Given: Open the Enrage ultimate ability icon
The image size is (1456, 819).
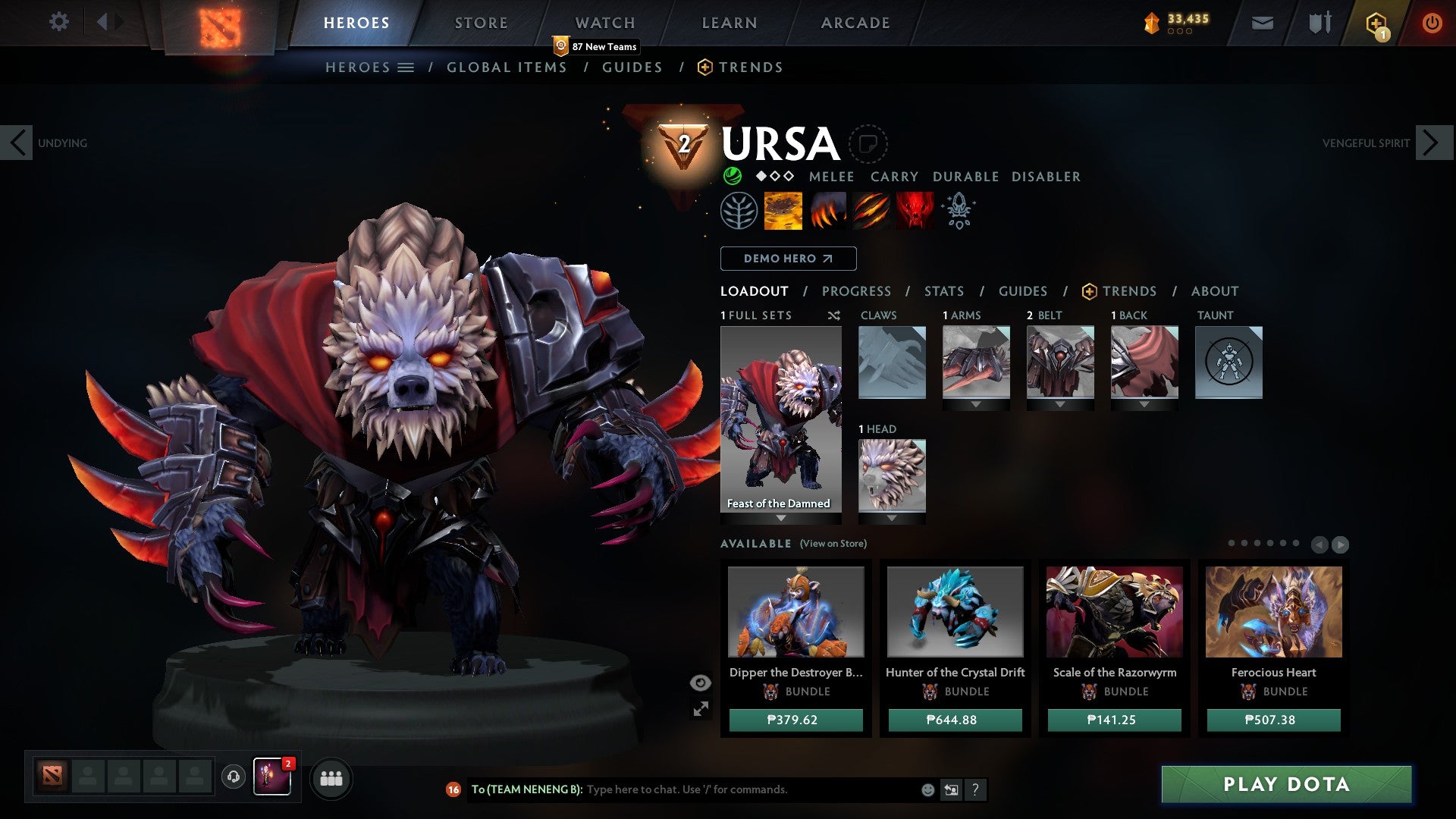Looking at the screenshot, I should [914, 211].
